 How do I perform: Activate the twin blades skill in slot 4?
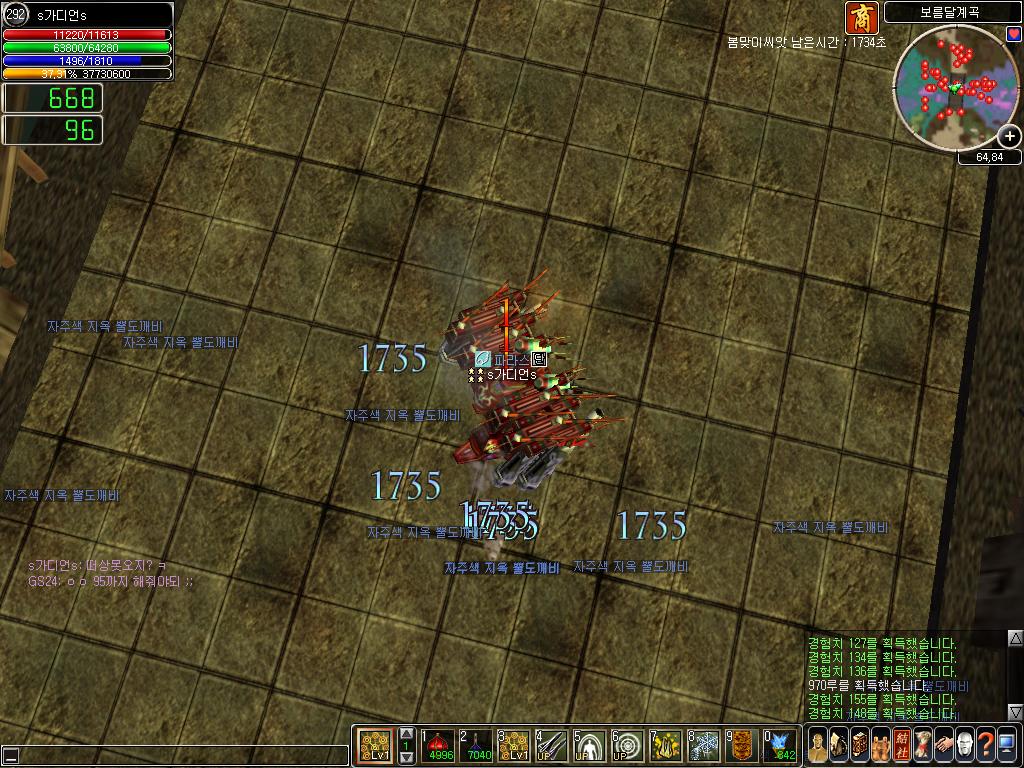click(x=553, y=745)
